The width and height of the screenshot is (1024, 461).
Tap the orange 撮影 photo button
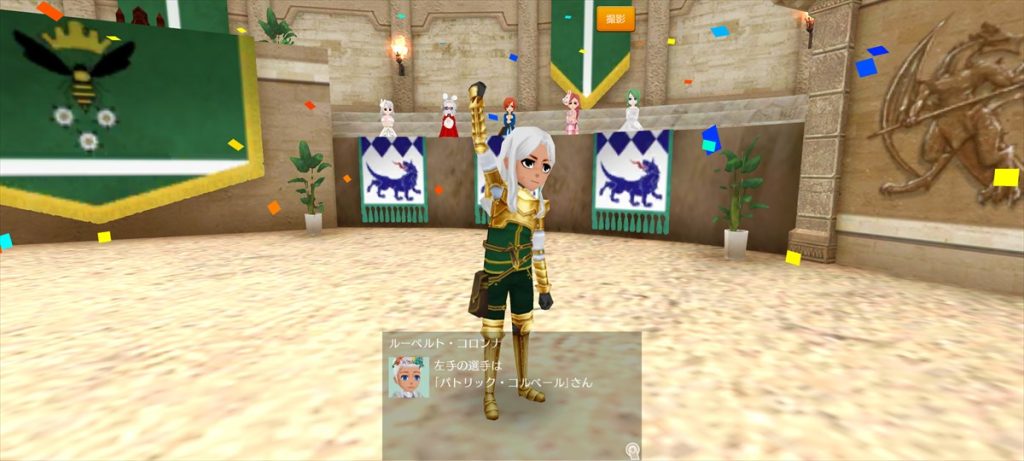click(x=615, y=19)
